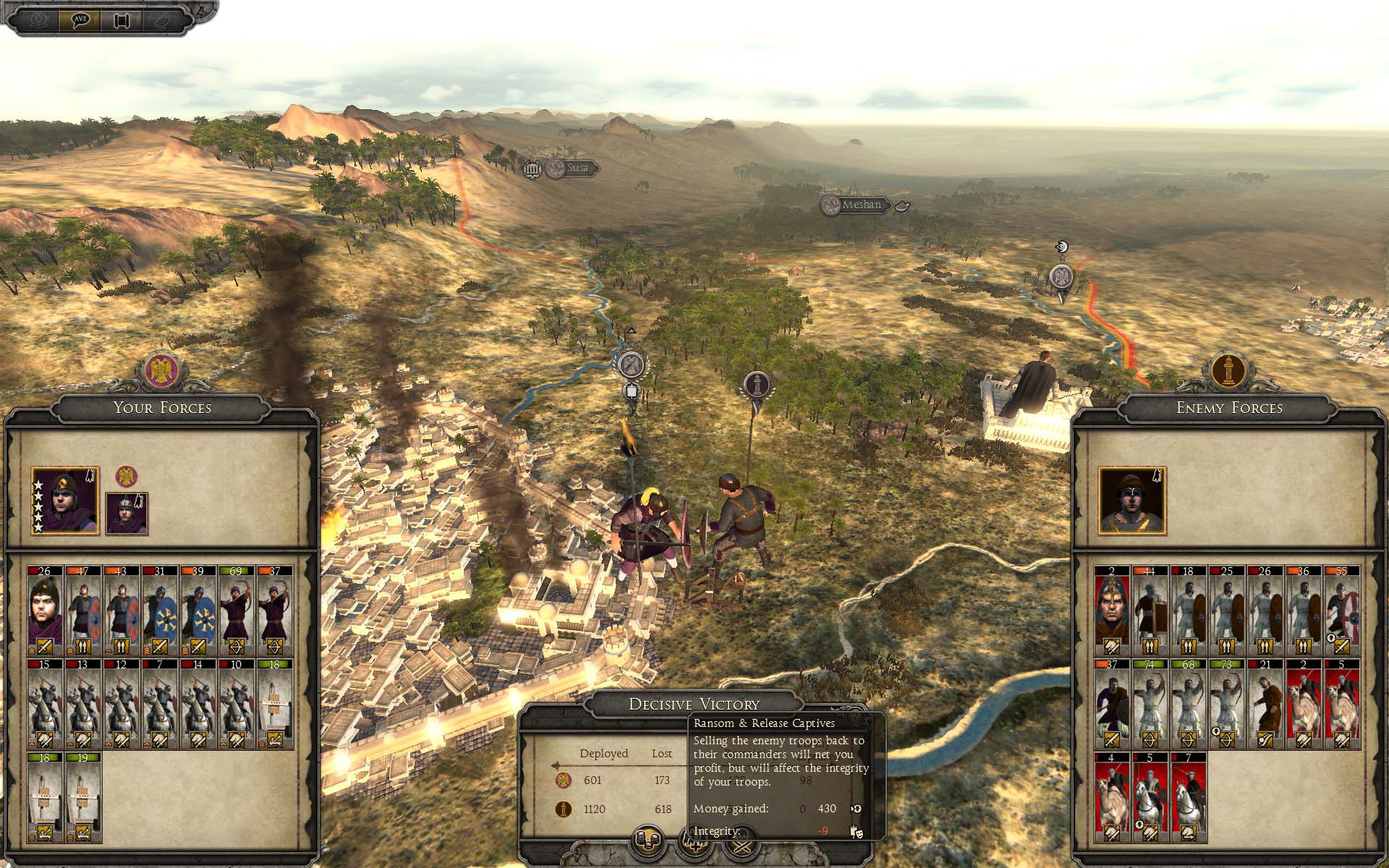Open the scroll icon in the top toolbar

coord(121,20)
